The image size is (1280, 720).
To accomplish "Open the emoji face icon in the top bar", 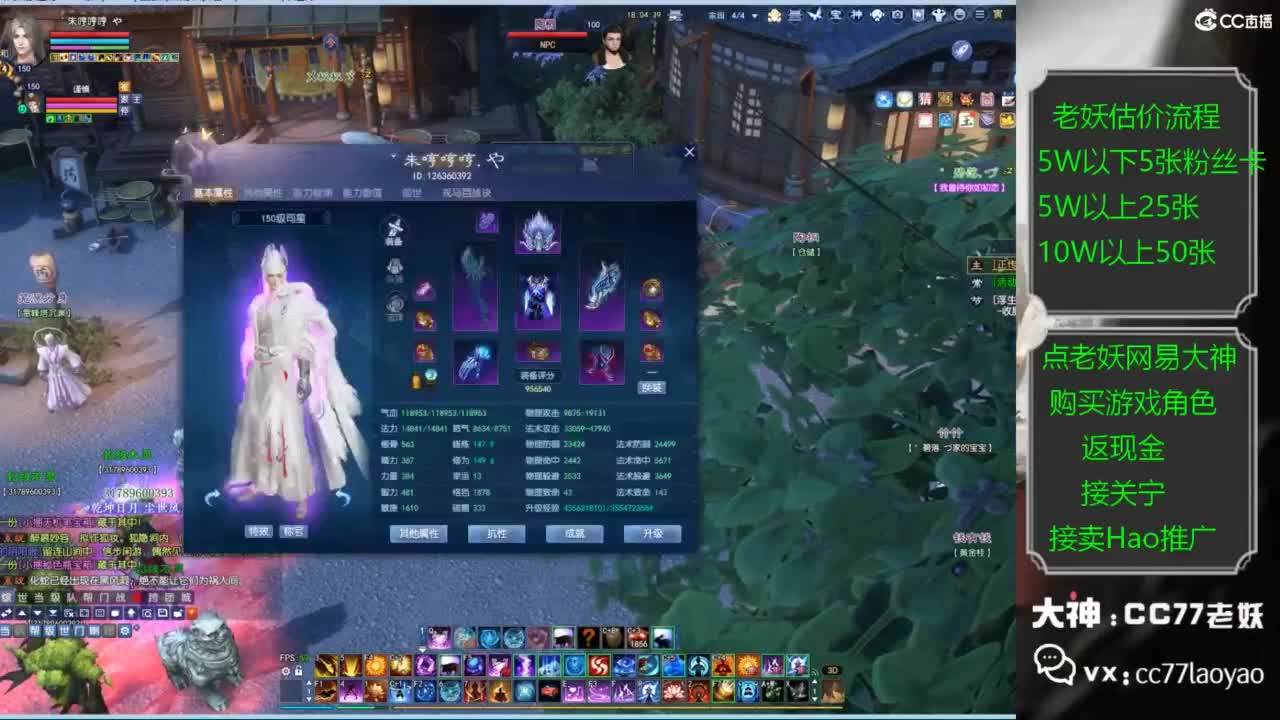I will click(x=959, y=14).
